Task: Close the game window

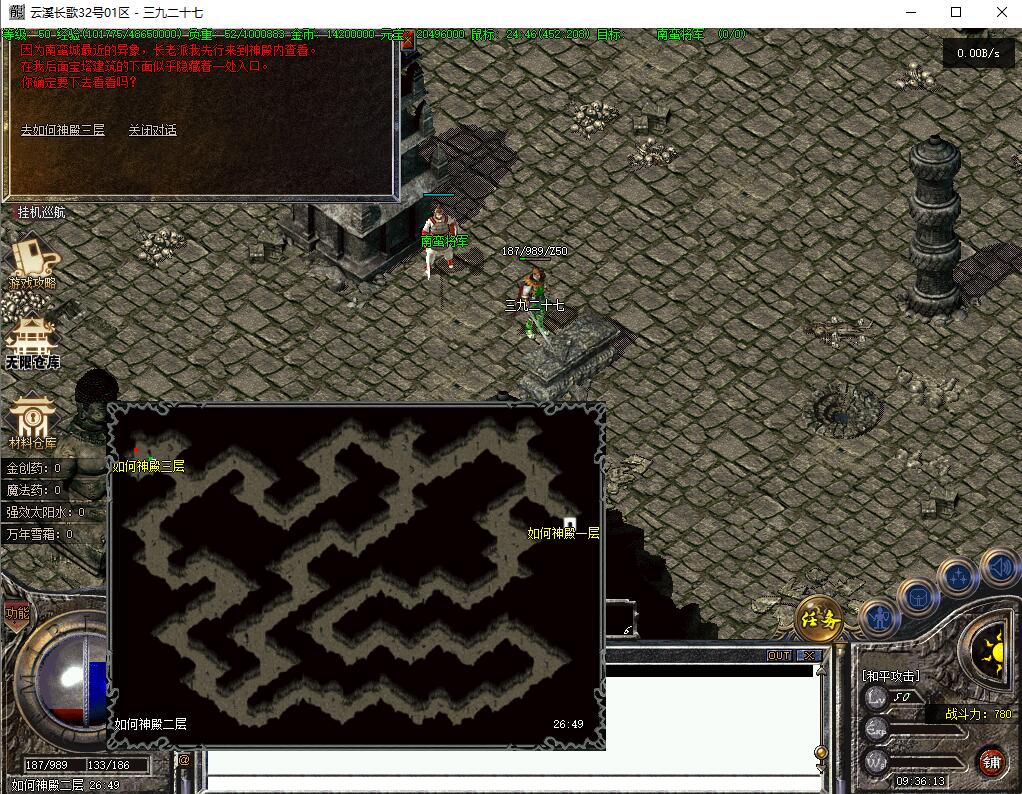Action: tap(1002, 12)
